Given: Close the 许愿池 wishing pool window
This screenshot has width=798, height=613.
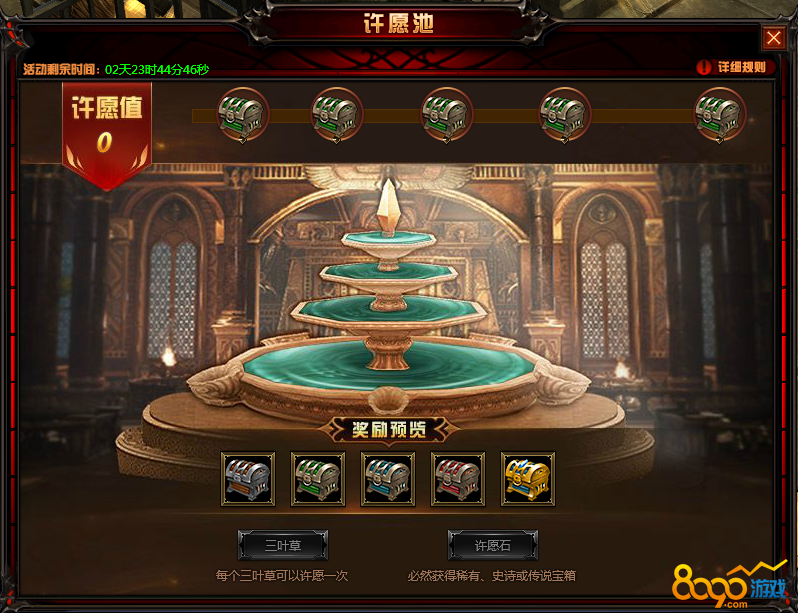Looking at the screenshot, I should tap(774, 38).
